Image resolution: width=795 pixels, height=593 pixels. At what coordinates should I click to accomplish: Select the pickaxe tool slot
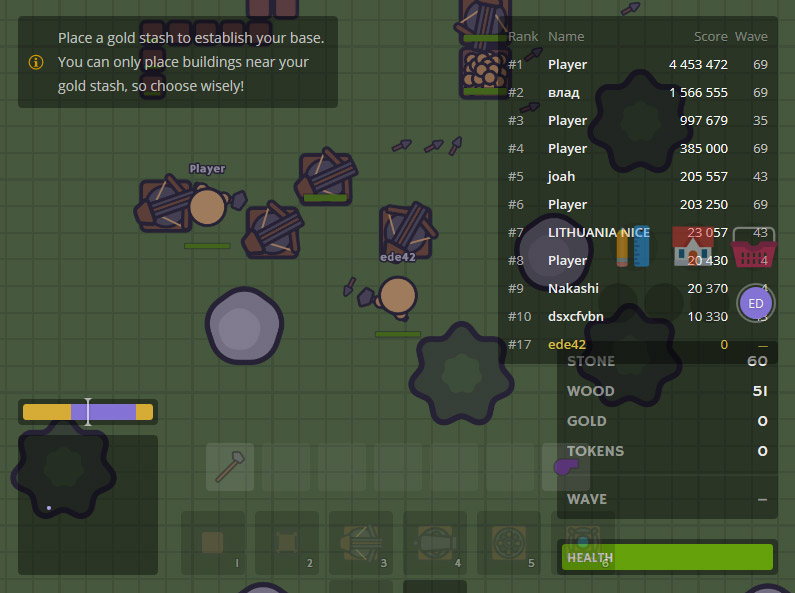[230, 467]
